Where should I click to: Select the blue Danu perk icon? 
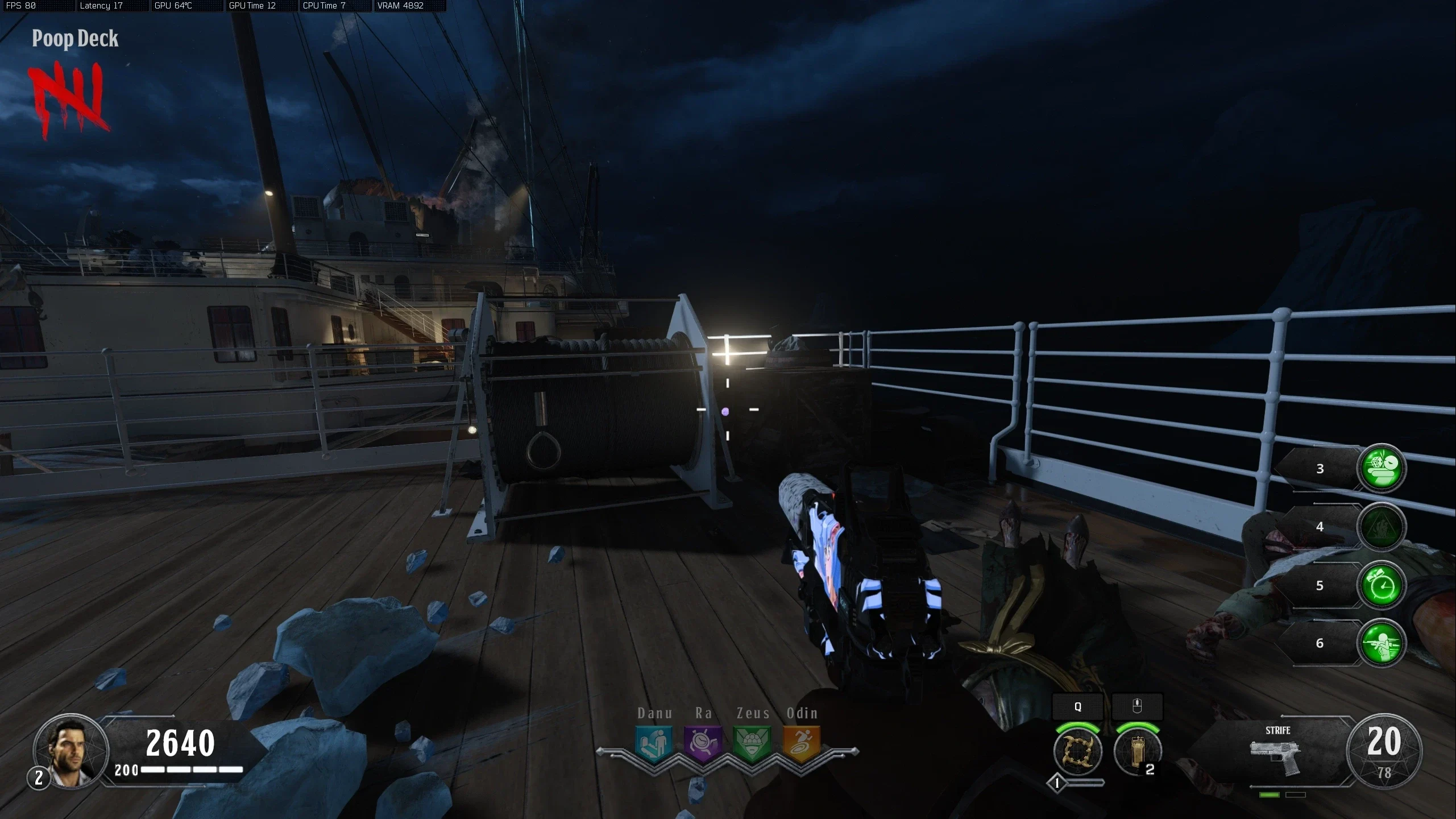(654, 743)
